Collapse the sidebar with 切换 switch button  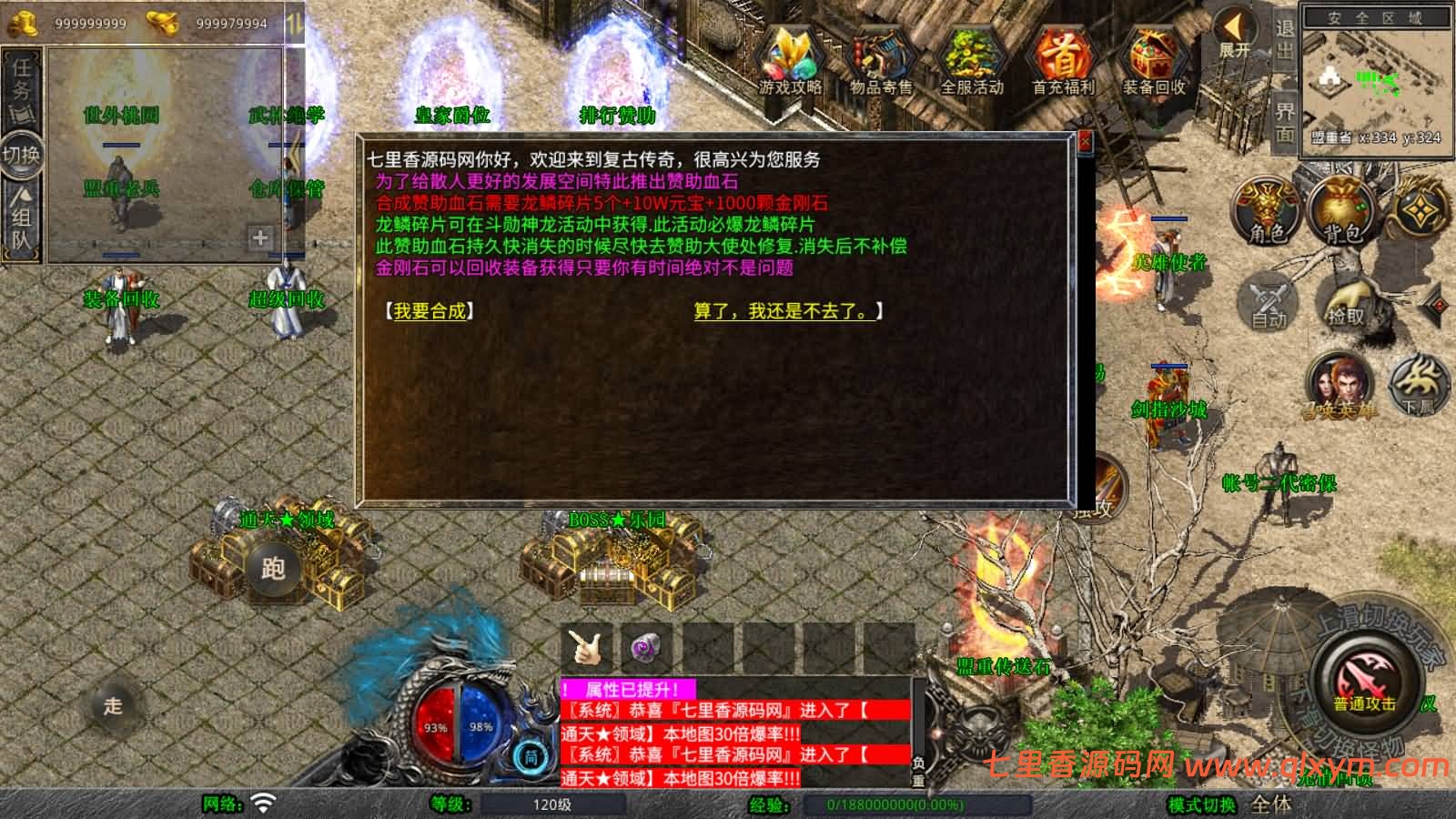tap(20, 155)
